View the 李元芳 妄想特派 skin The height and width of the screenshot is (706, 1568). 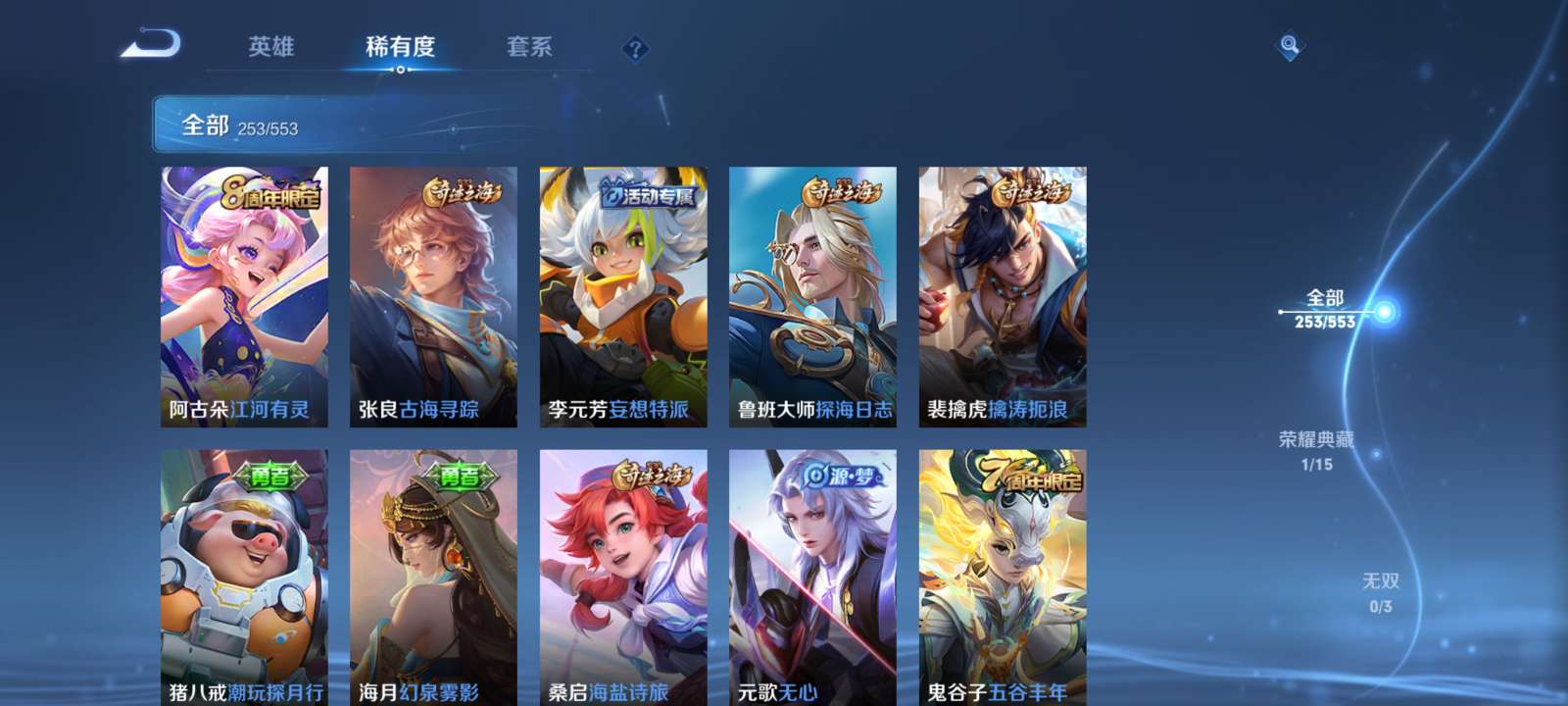(622, 294)
